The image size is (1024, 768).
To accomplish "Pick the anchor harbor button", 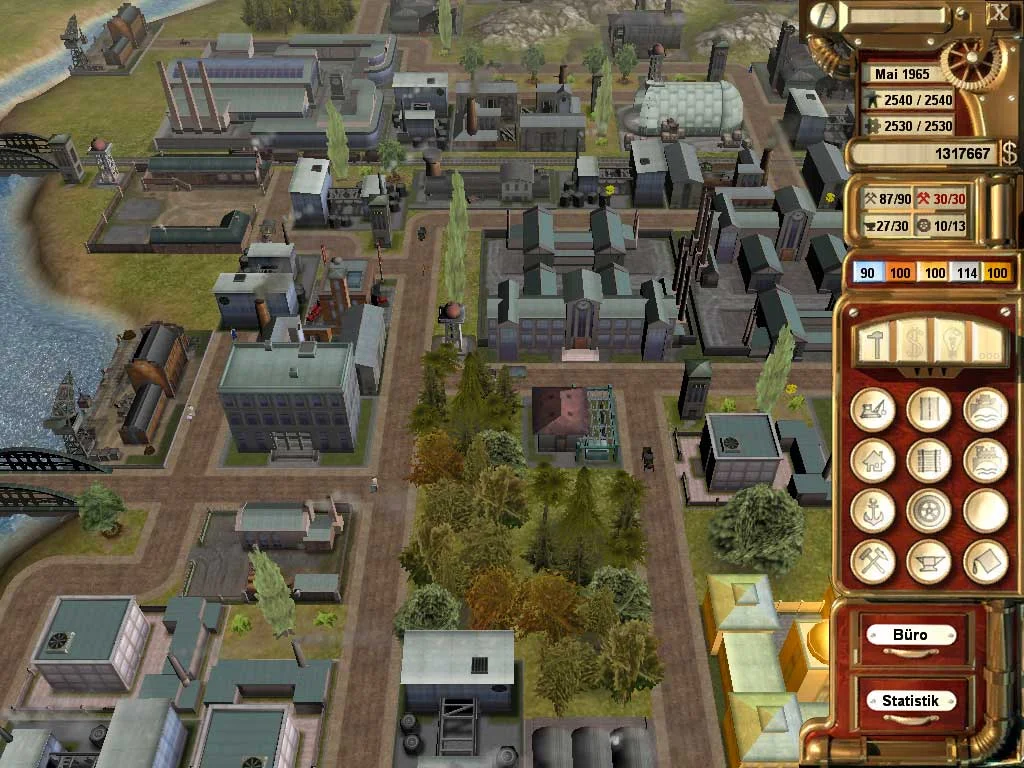I will point(872,511).
